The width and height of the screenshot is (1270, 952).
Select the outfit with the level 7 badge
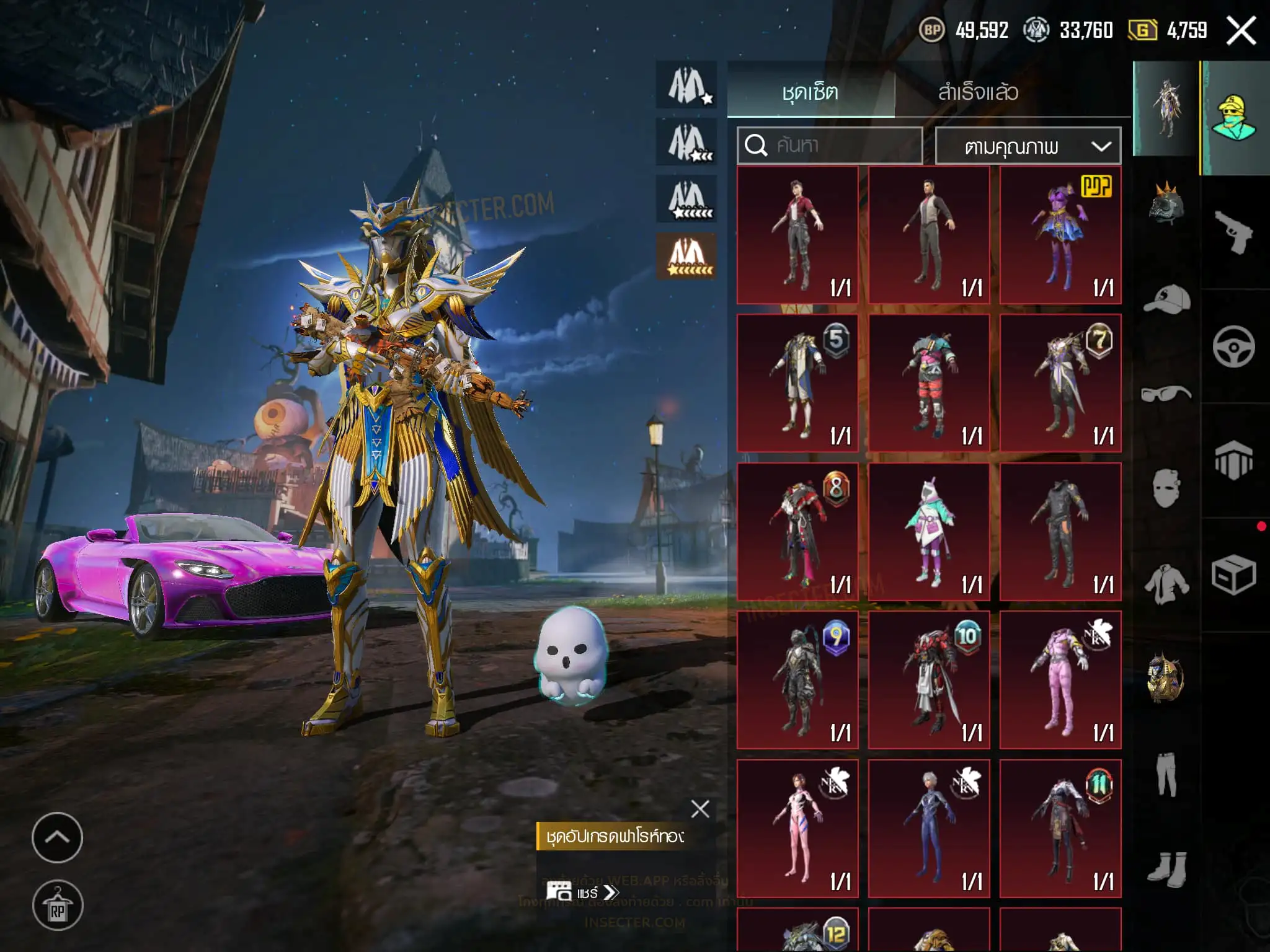(1060, 383)
